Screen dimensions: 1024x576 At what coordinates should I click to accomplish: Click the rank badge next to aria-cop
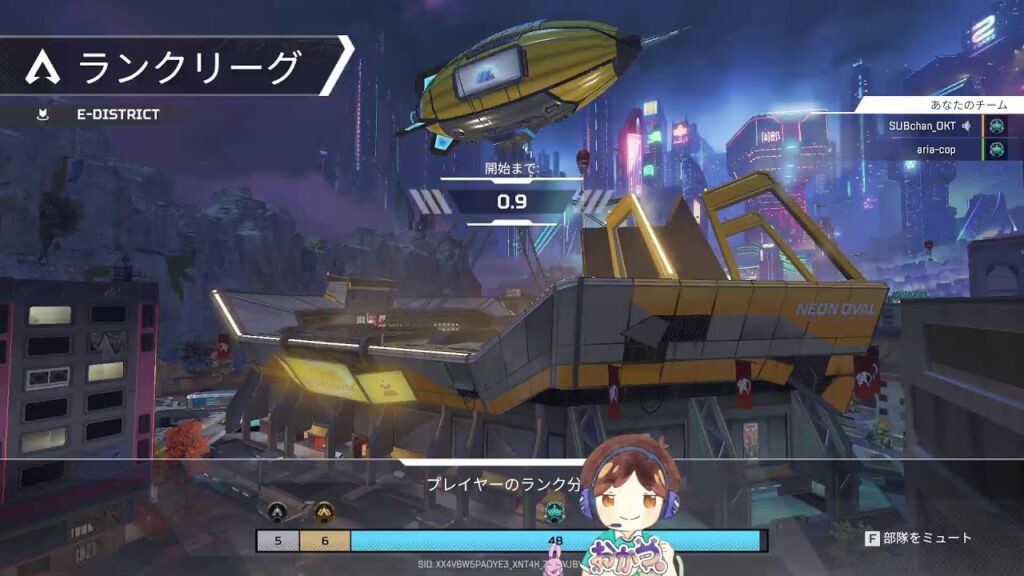[x=996, y=149]
